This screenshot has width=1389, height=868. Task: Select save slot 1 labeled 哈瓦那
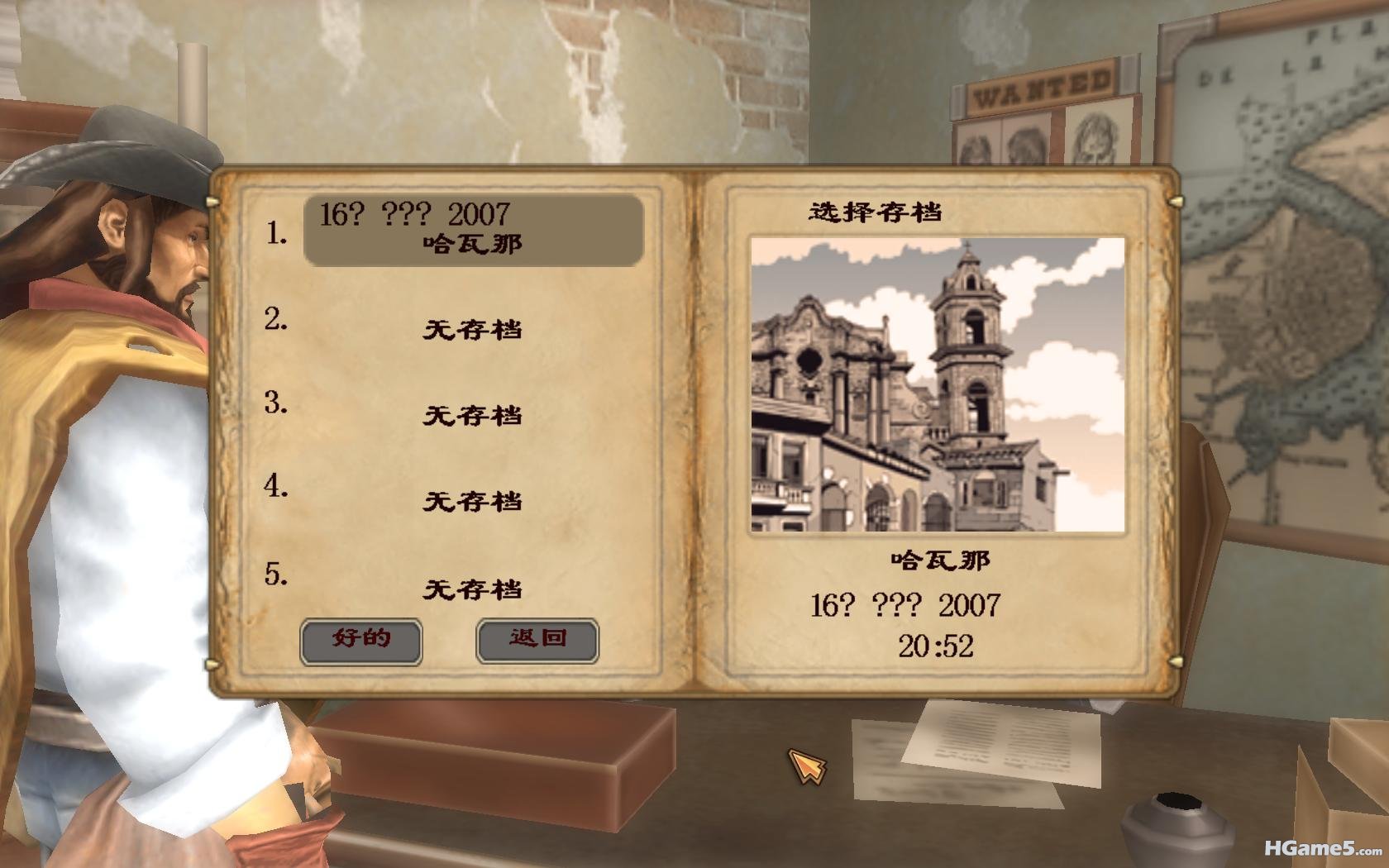click(473, 231)
